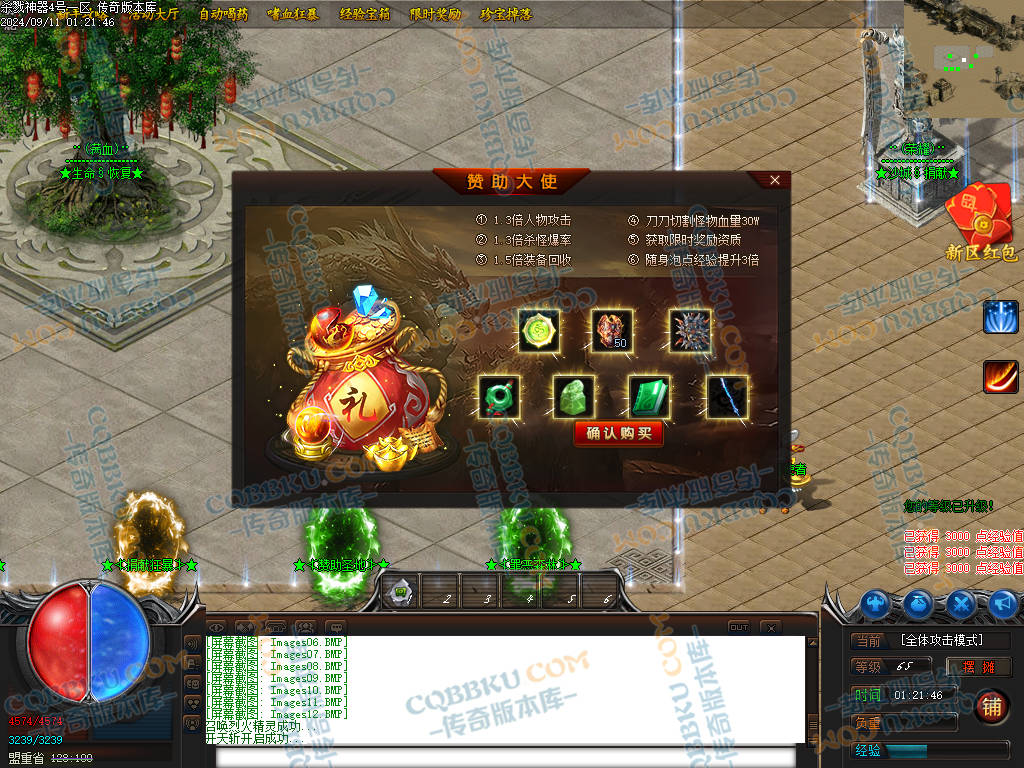Confirm purchase with the 确认购买 button

(x=618, y=433)
